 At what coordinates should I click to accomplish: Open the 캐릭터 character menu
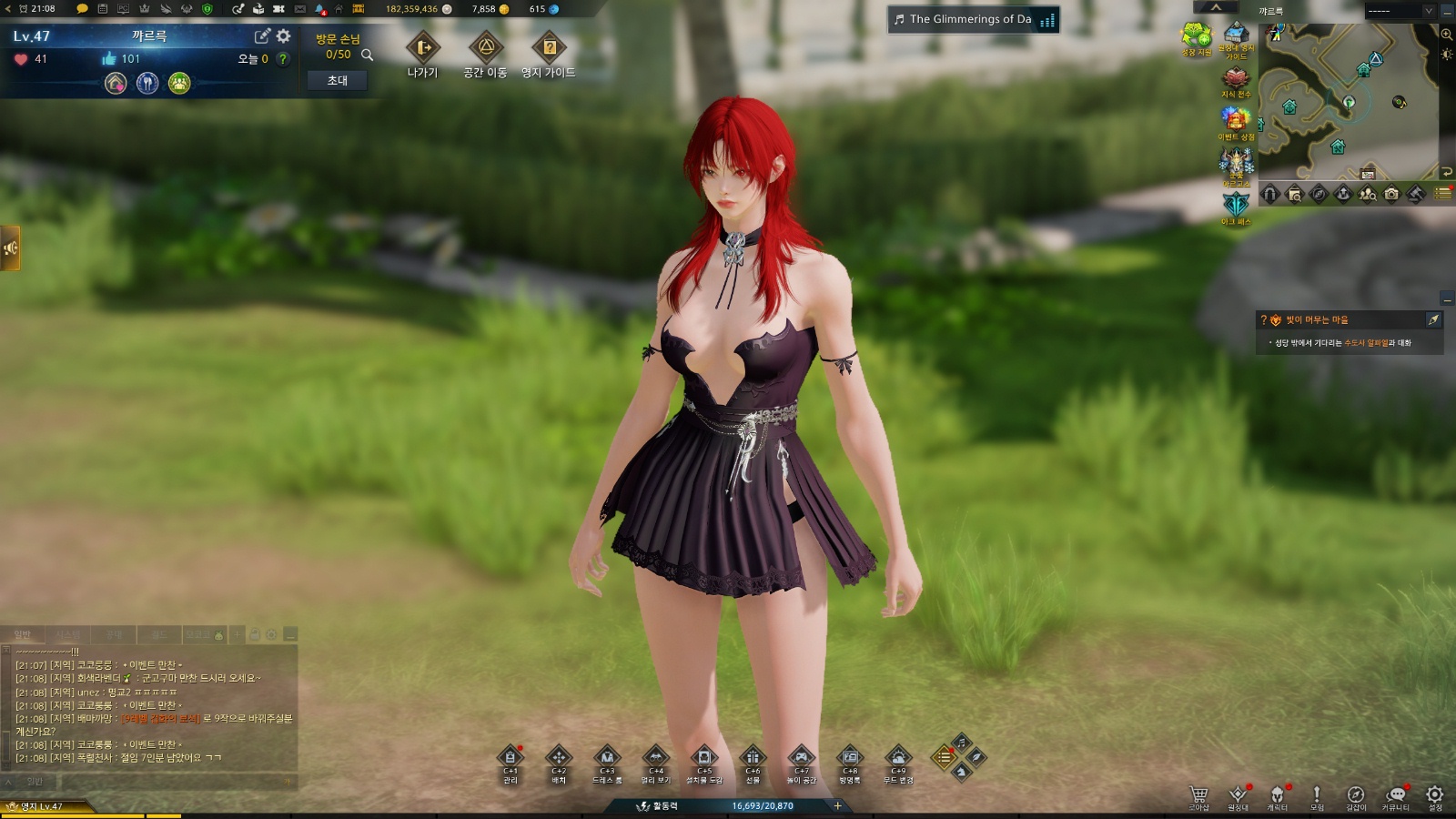(x=1278, y=795)
